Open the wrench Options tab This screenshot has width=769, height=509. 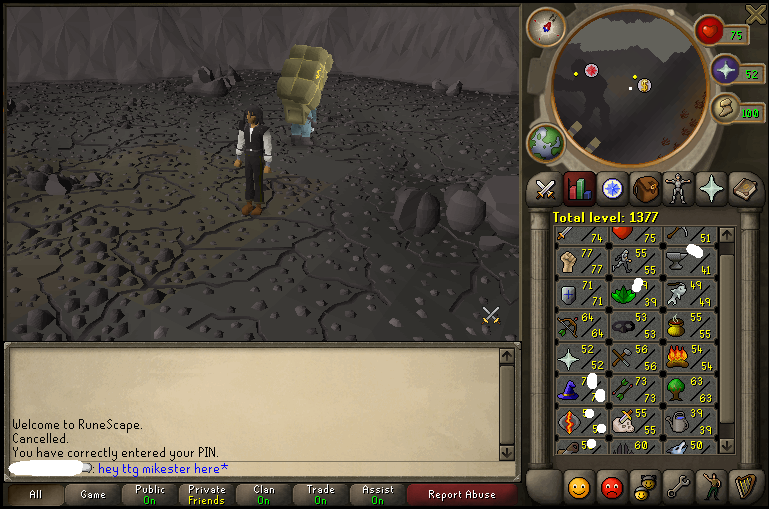678,488
